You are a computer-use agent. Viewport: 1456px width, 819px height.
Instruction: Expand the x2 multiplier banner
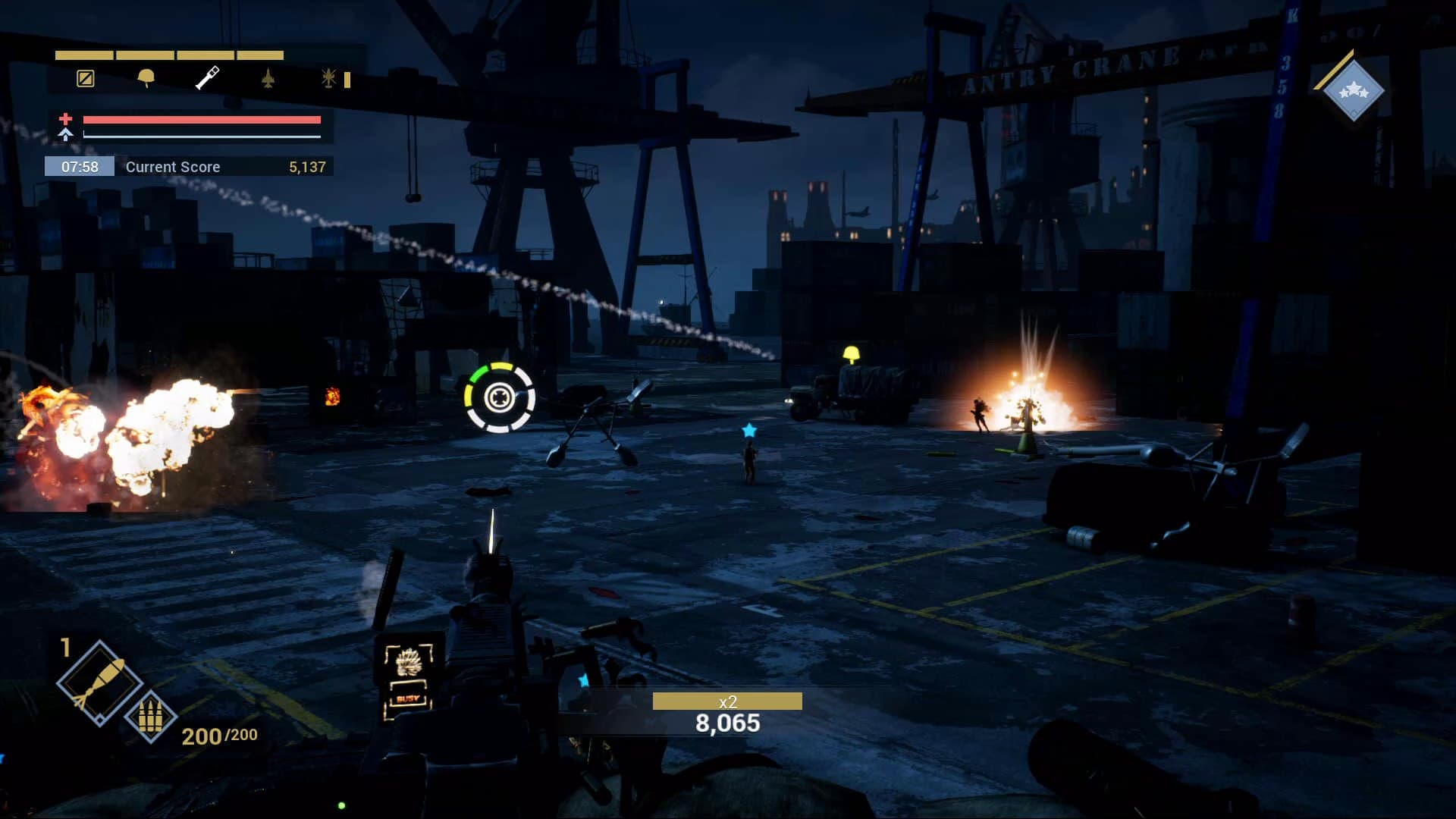pos(726,702)
